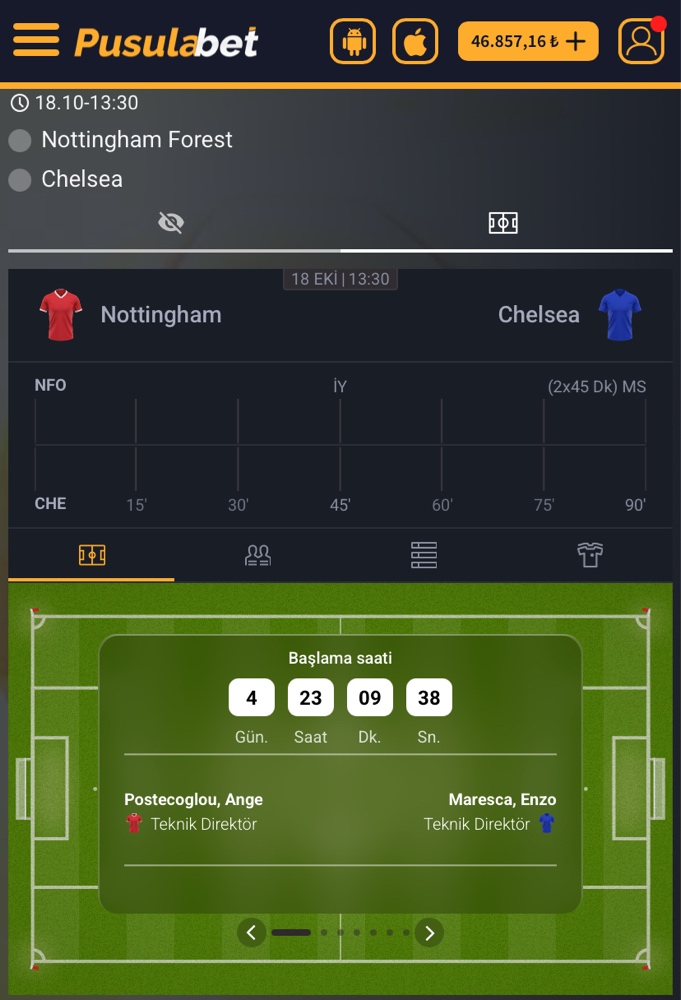The width and height of the screenshot is (681, 1000).
Task: Open the hamburger menu
Action: 35,41
